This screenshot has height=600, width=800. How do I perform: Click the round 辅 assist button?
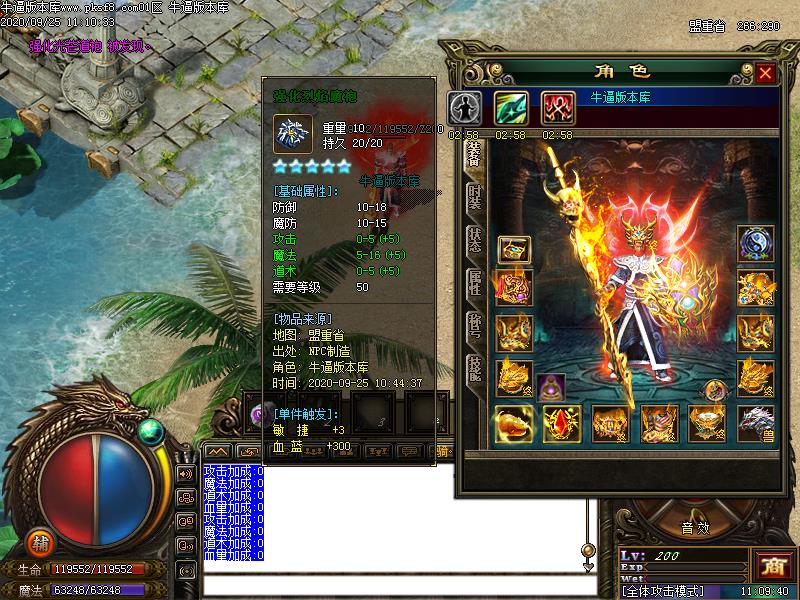(x=40, y=540)
